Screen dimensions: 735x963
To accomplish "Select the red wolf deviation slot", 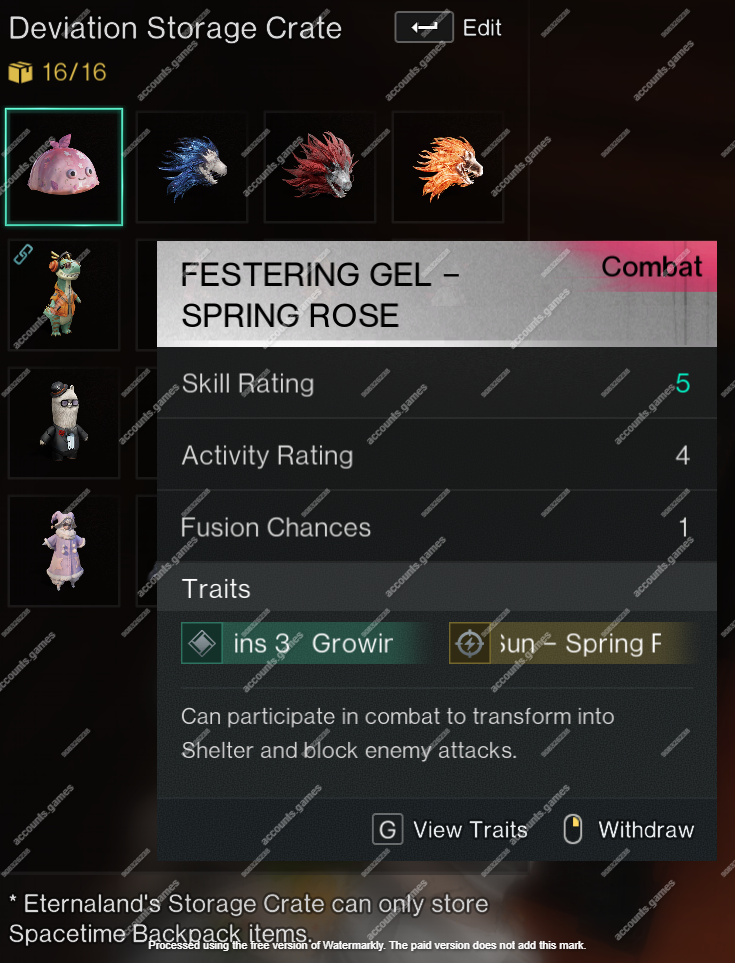I will pos(321,167).
